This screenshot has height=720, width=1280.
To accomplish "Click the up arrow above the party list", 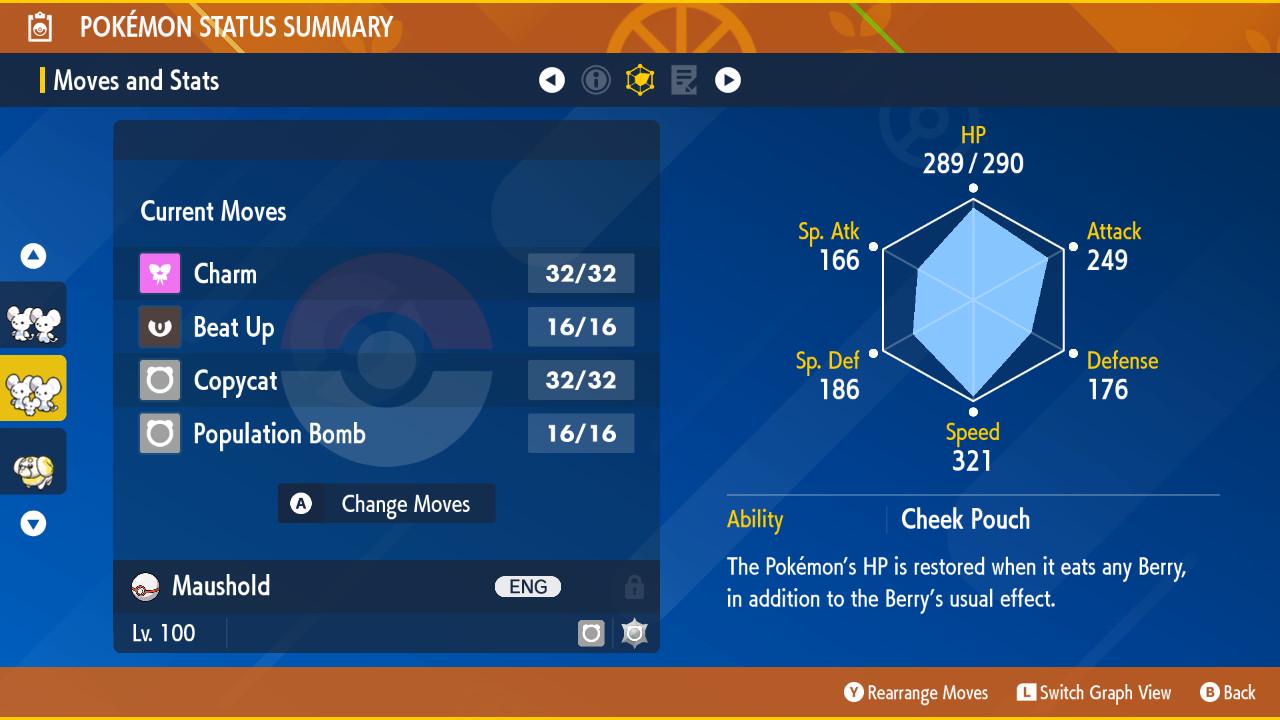I will click(33, 255).
